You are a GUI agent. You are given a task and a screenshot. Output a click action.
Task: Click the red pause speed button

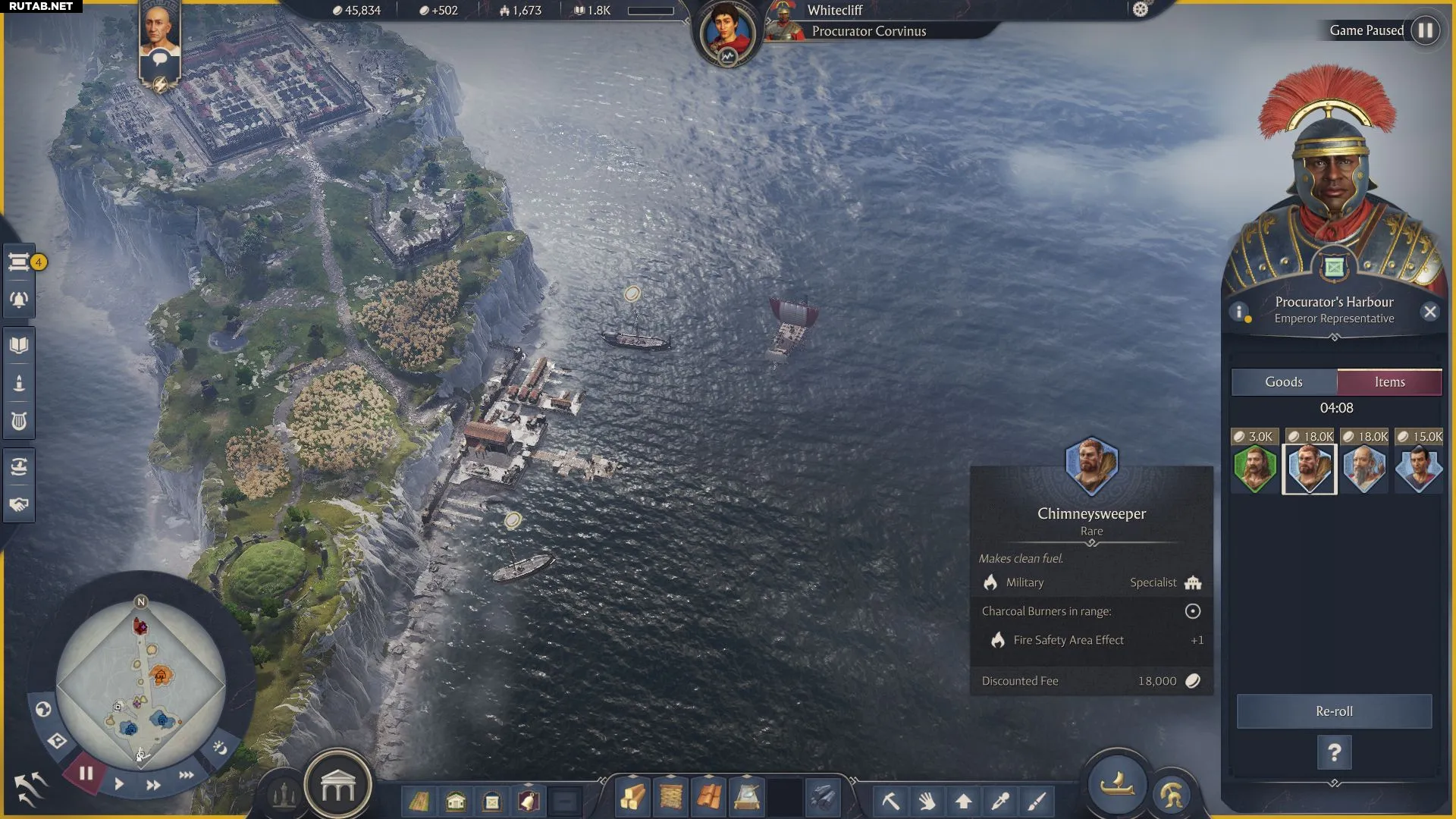(x=86, y=773)
